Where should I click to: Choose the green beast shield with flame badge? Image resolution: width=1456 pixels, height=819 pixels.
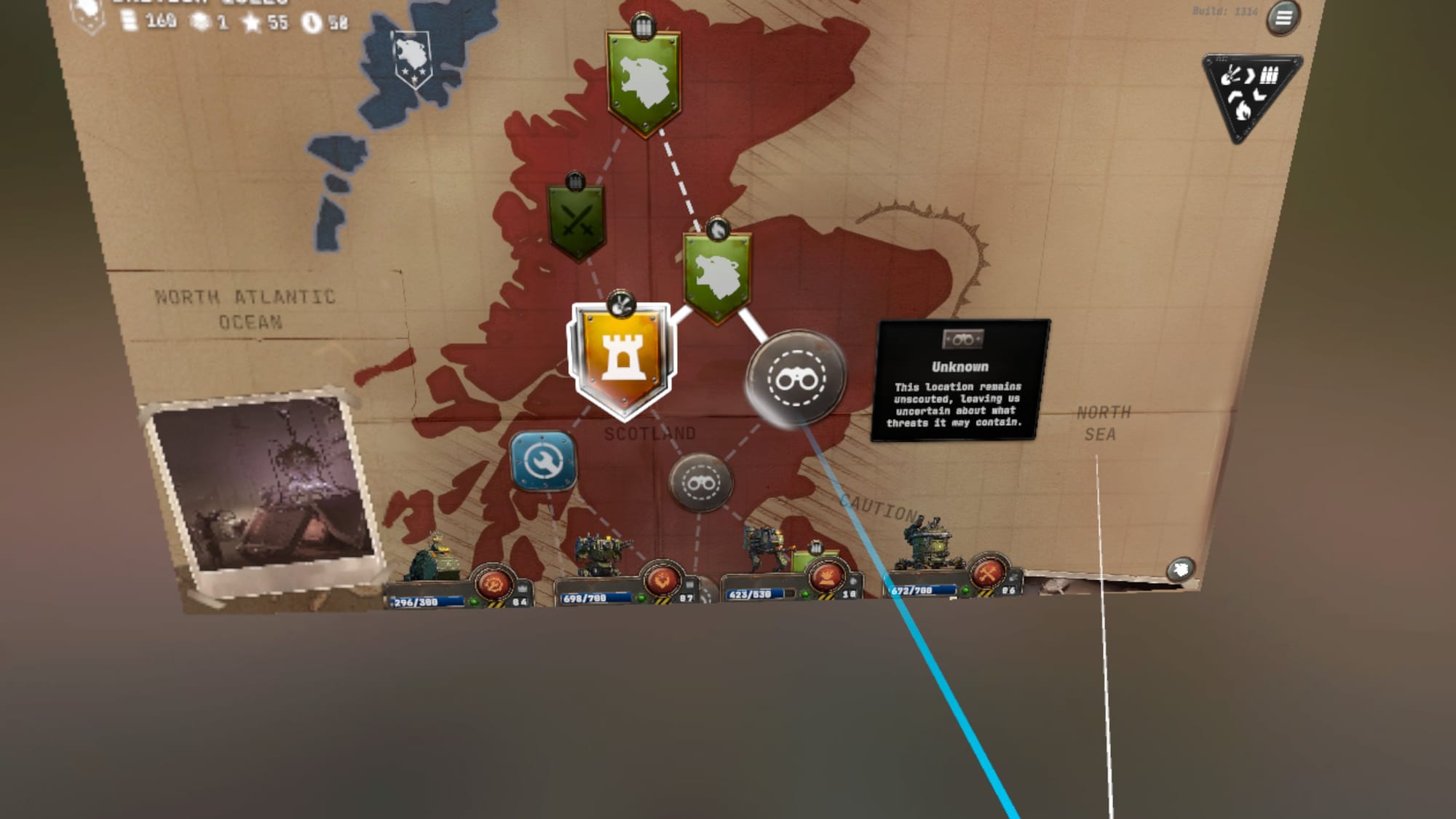717,275
